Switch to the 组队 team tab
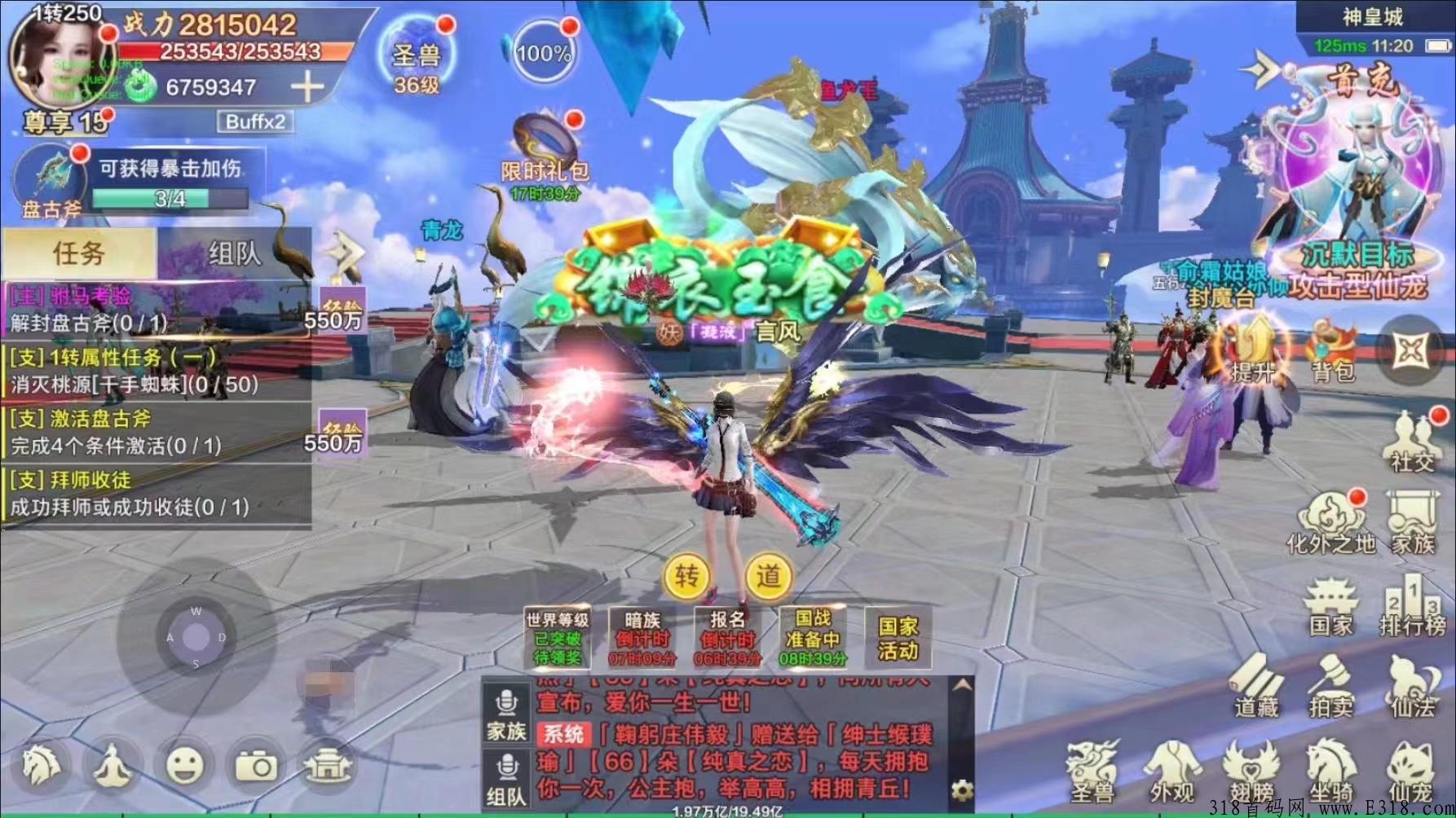 pyautogui.click(x=235, y=253)
